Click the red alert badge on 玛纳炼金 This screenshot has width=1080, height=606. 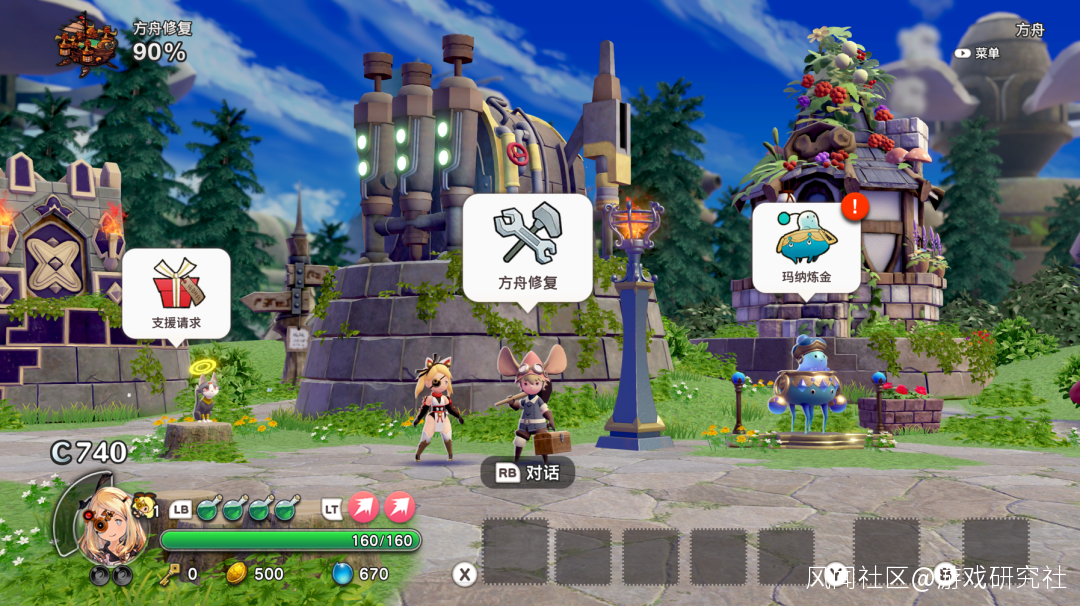click(855, 207)
